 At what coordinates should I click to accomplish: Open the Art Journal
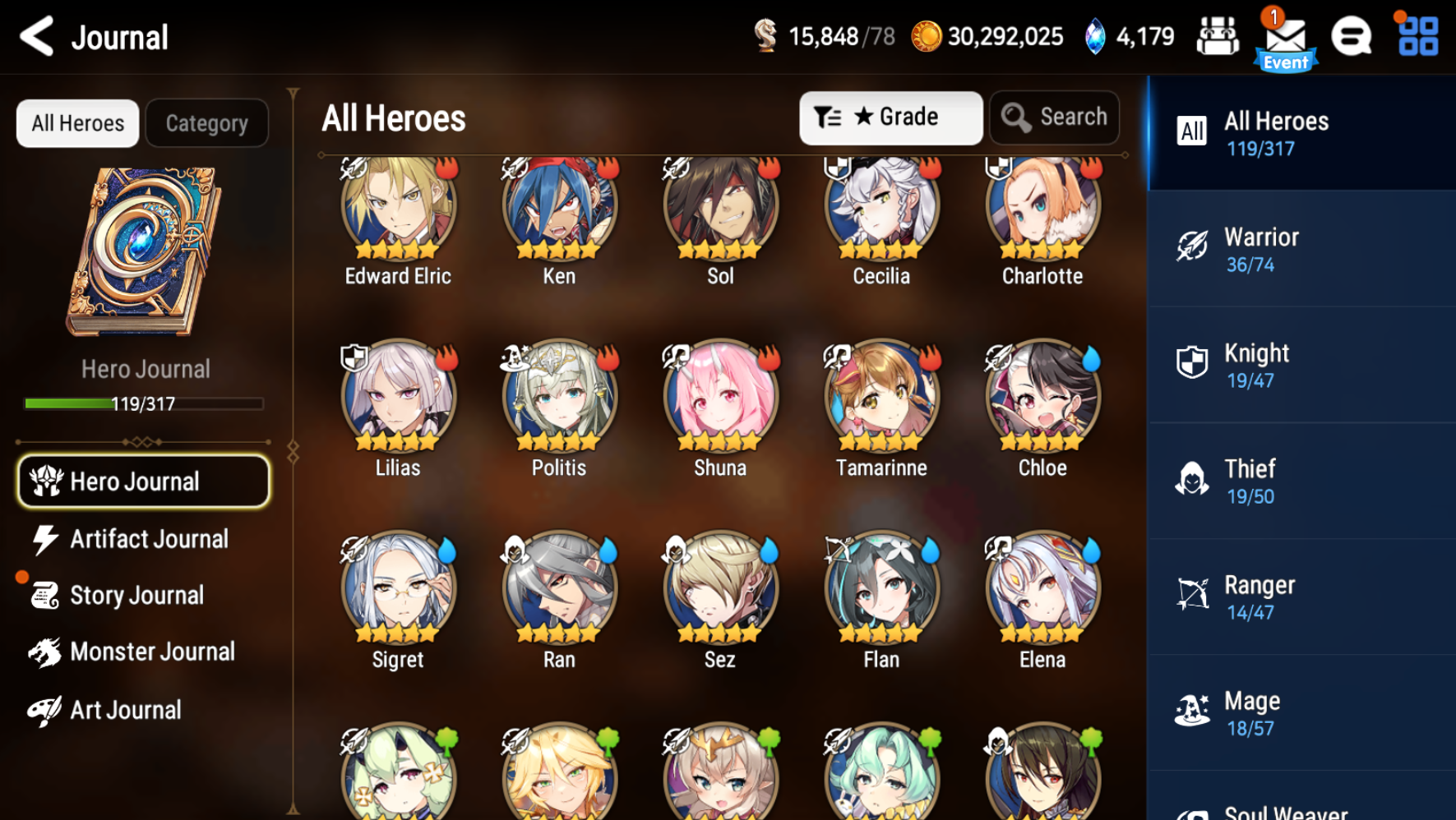point(123,710)
